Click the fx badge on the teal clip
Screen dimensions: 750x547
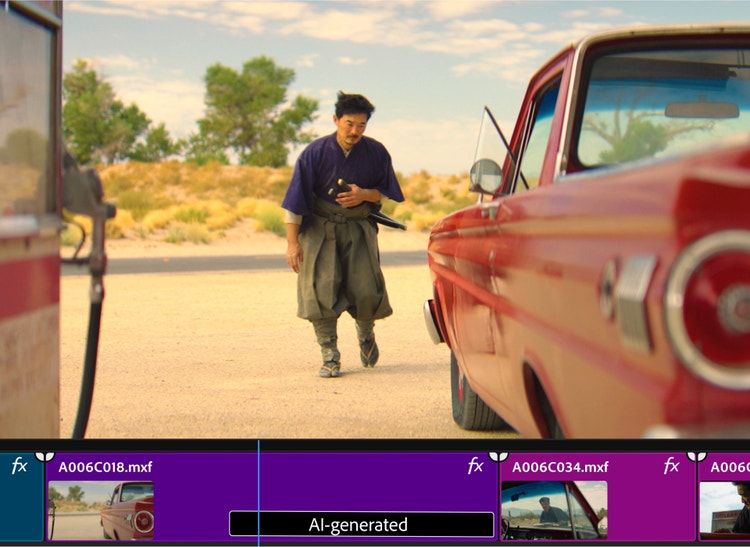pyautogui.click(x=19, y=466)
